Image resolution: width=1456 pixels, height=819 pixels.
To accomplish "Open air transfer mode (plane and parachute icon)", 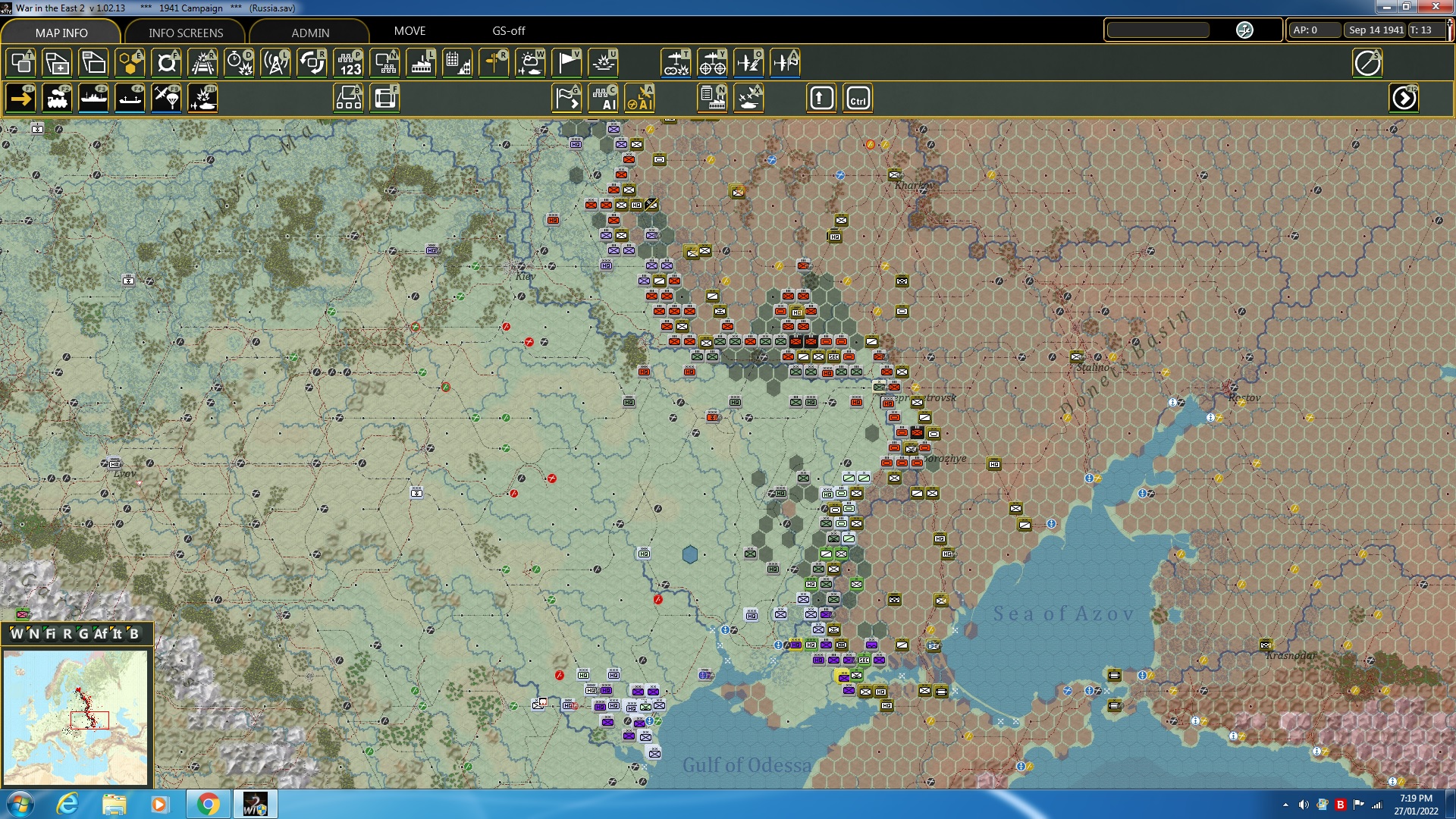I will tap(166, 98).
